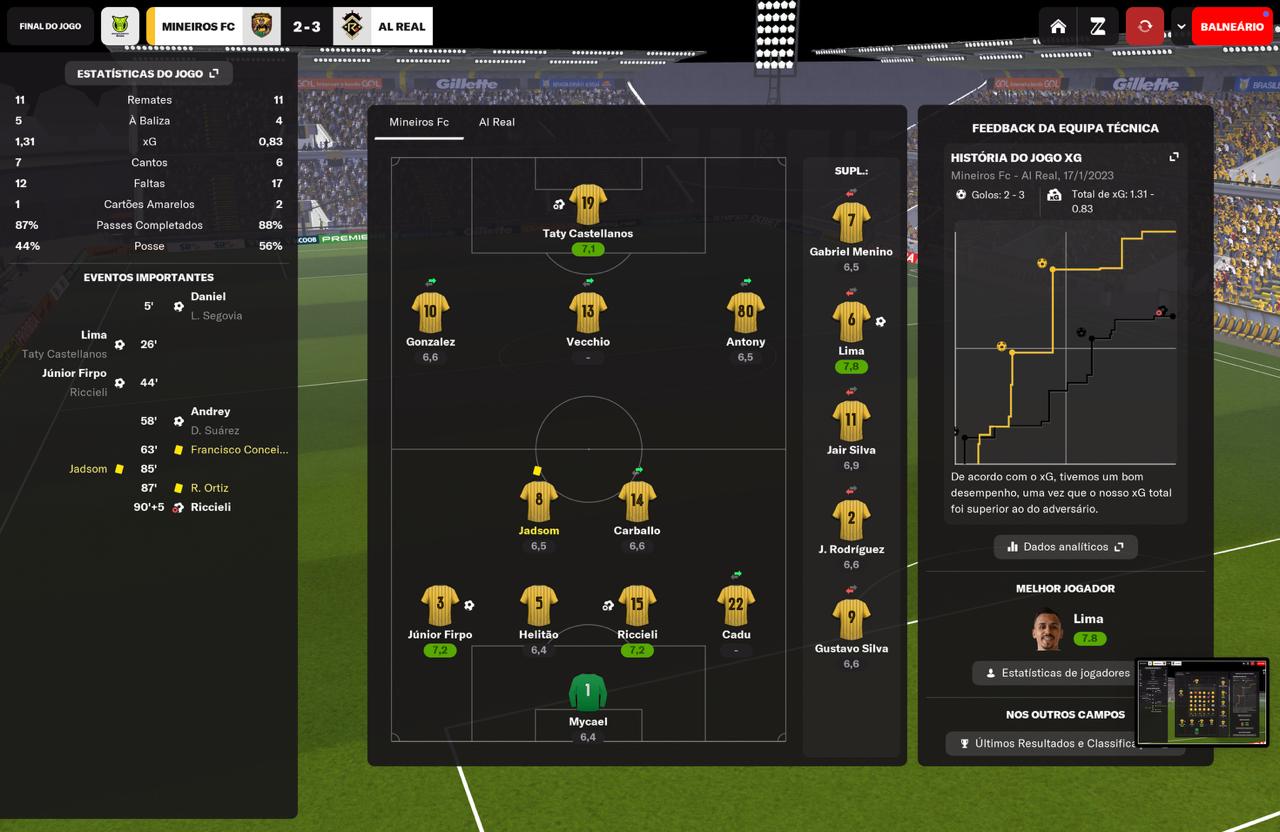Pick Júnior Firpo in the defence

coord(440,606)
